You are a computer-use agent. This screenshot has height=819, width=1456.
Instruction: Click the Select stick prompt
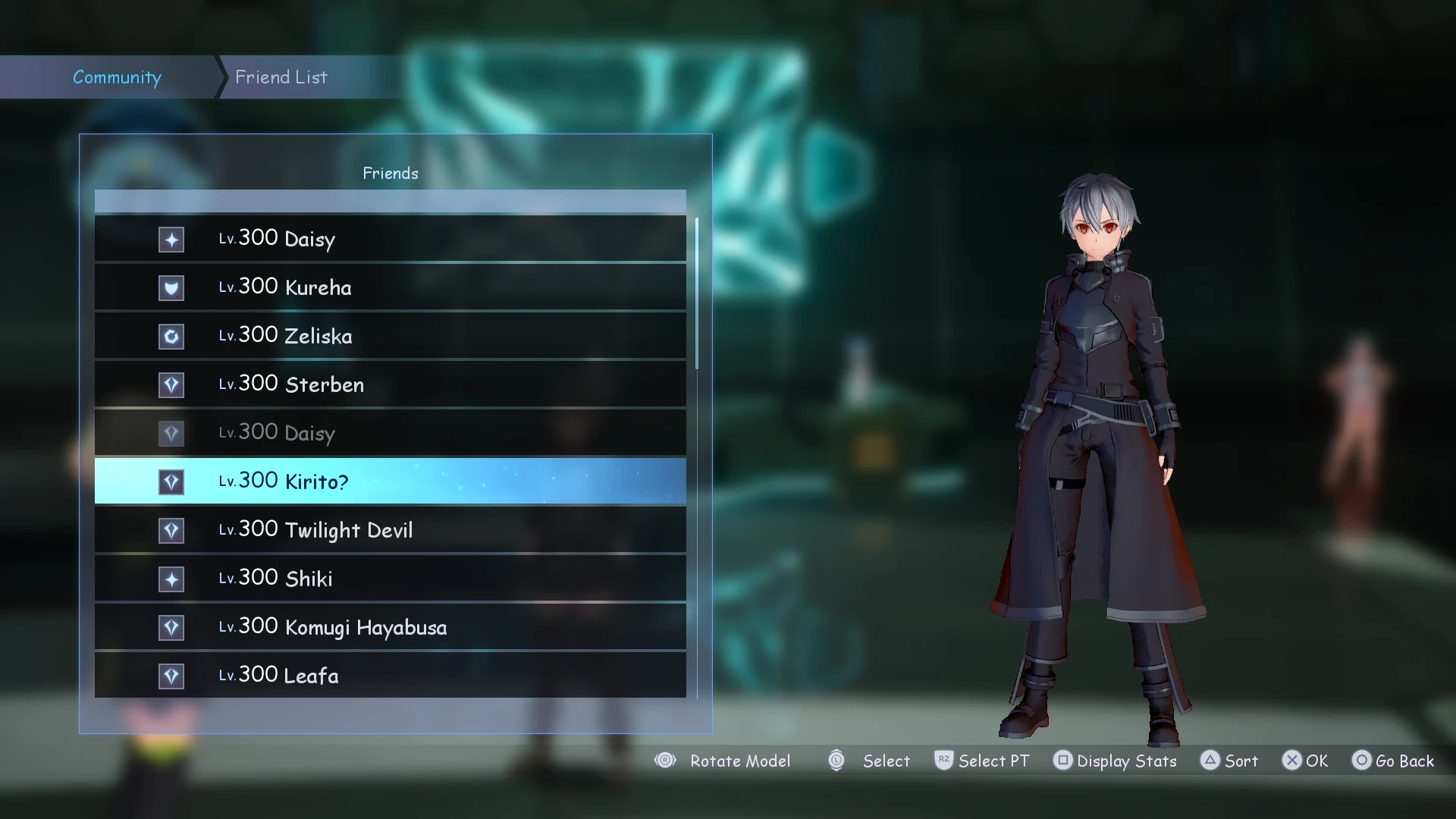(836, 761)
